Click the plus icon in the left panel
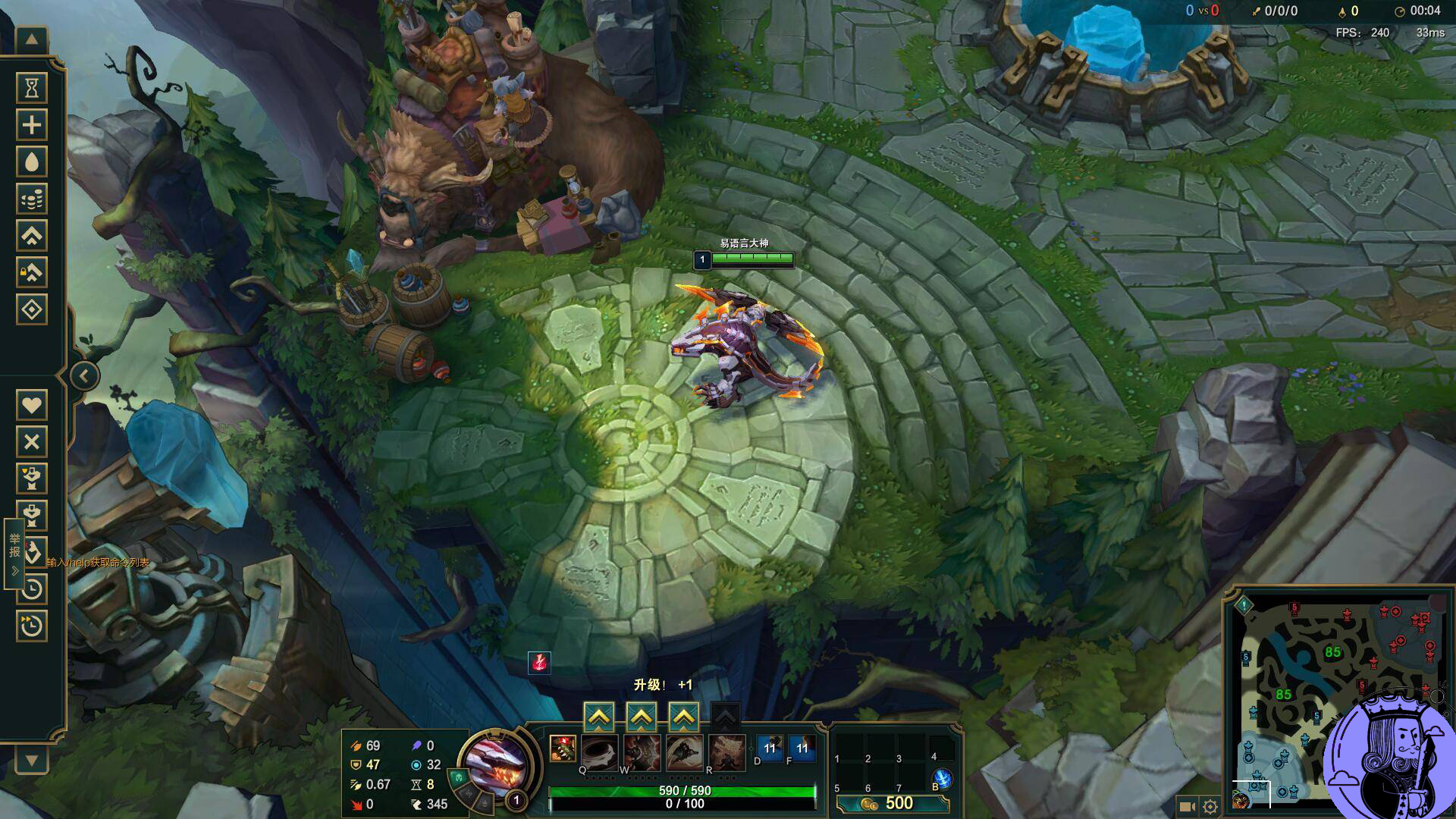Image resolution: width=1456 pixels, height=819 pixels. point(32,125)
